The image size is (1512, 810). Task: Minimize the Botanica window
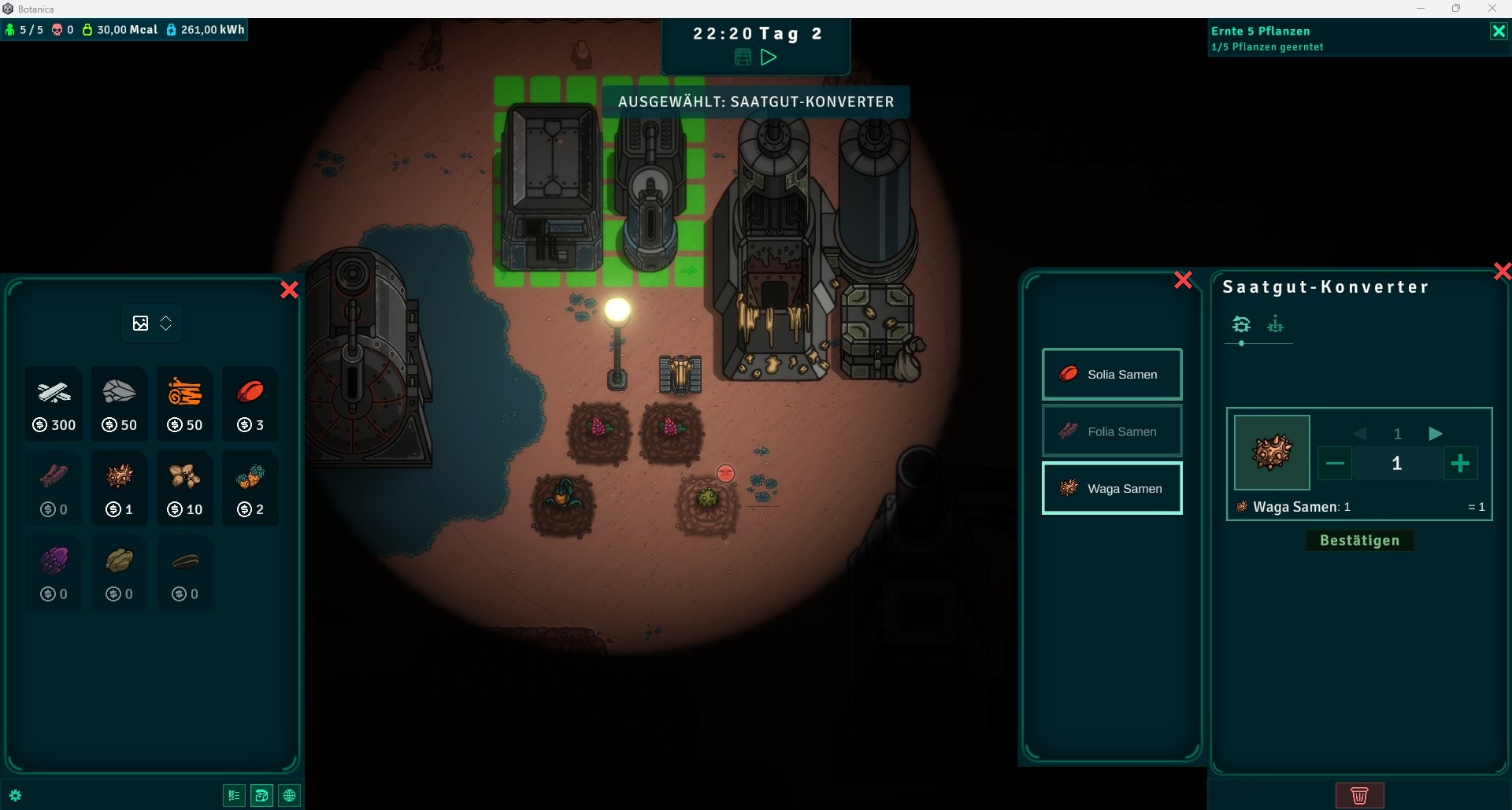1421,9
